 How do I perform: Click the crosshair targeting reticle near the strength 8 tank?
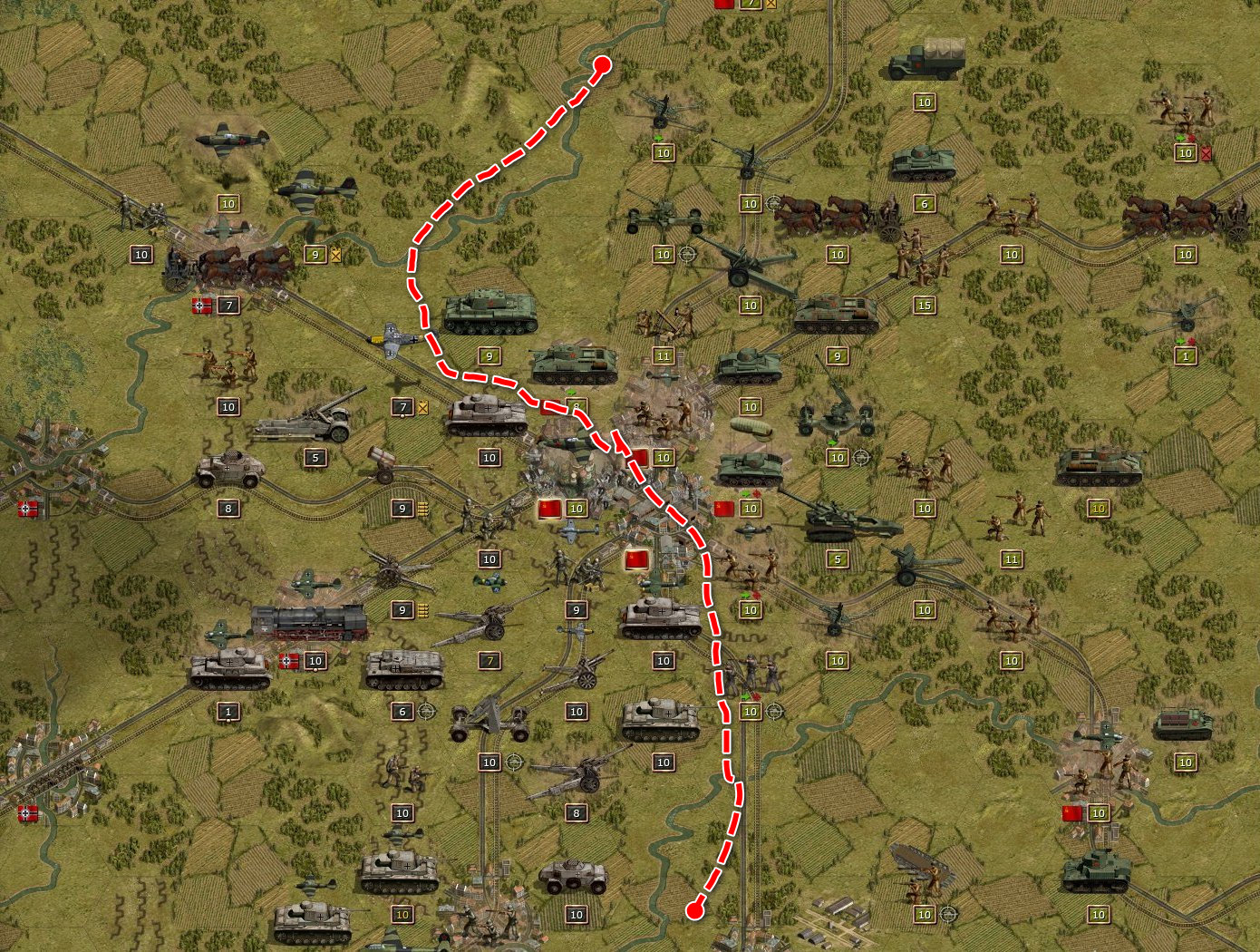(515, 762)
